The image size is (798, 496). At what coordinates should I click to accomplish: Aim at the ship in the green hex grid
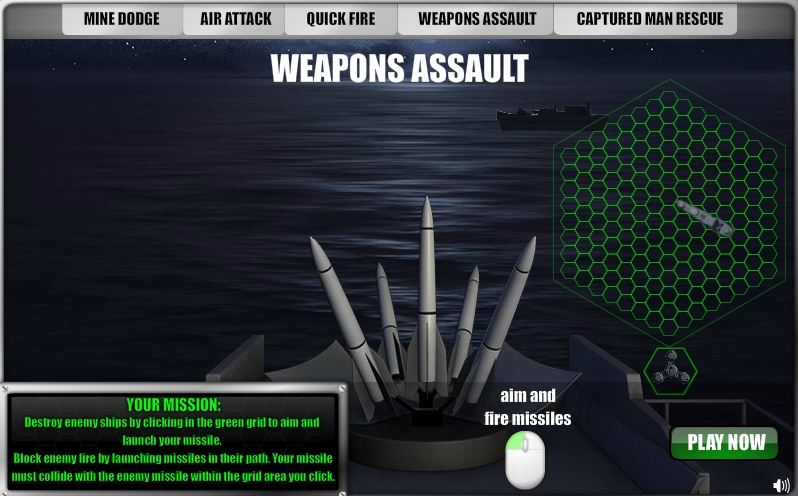[704, 217]
